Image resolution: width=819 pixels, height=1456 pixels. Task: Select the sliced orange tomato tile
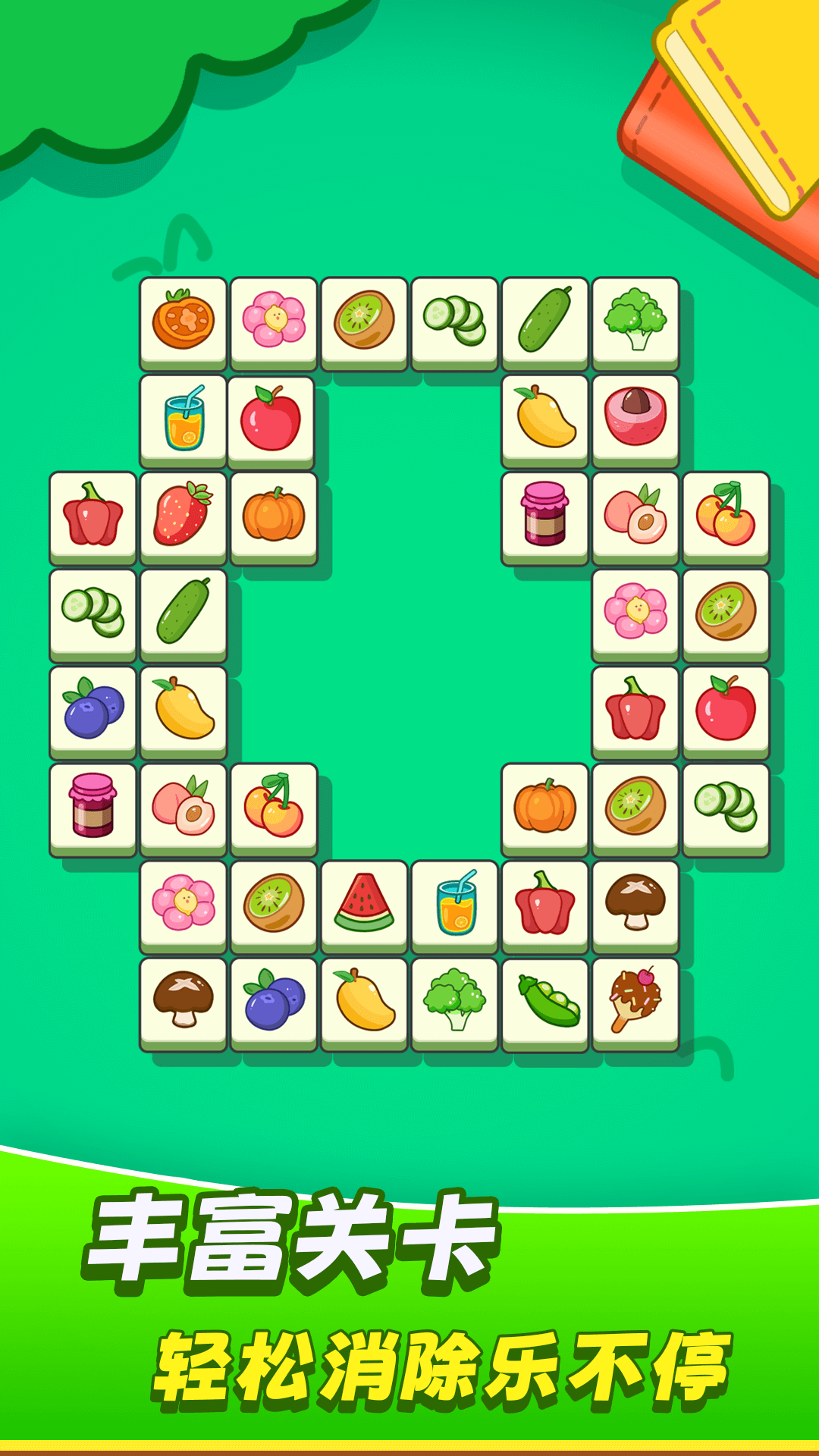[183, 320]
